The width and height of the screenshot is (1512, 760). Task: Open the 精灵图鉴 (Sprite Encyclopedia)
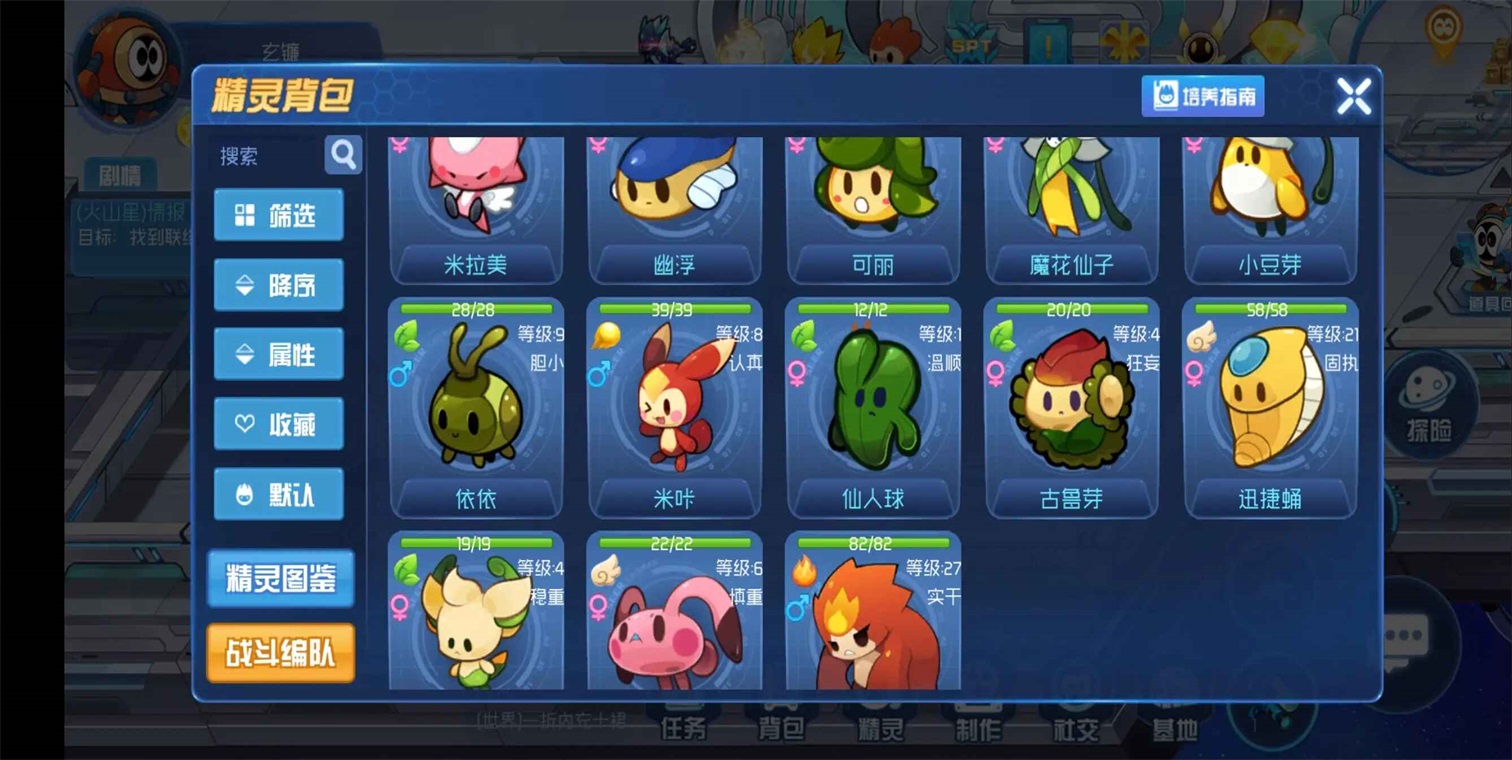coord(280,578)
